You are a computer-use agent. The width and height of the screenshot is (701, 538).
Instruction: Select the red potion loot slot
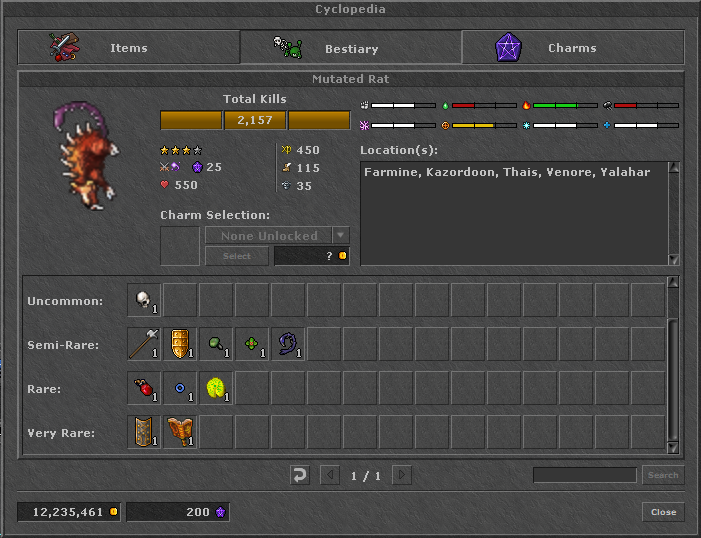coord(144,389)
